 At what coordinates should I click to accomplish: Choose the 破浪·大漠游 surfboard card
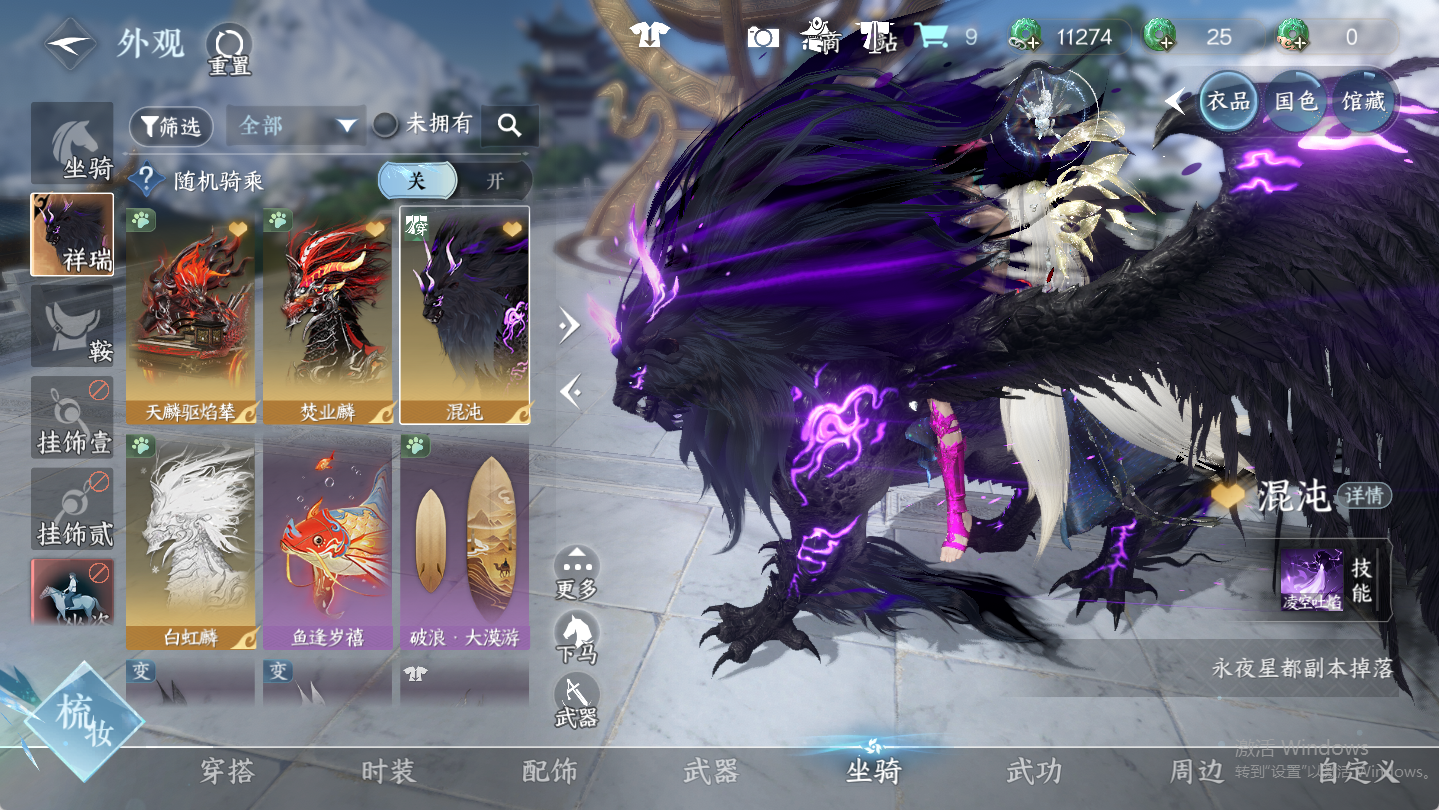click(464, 541)
